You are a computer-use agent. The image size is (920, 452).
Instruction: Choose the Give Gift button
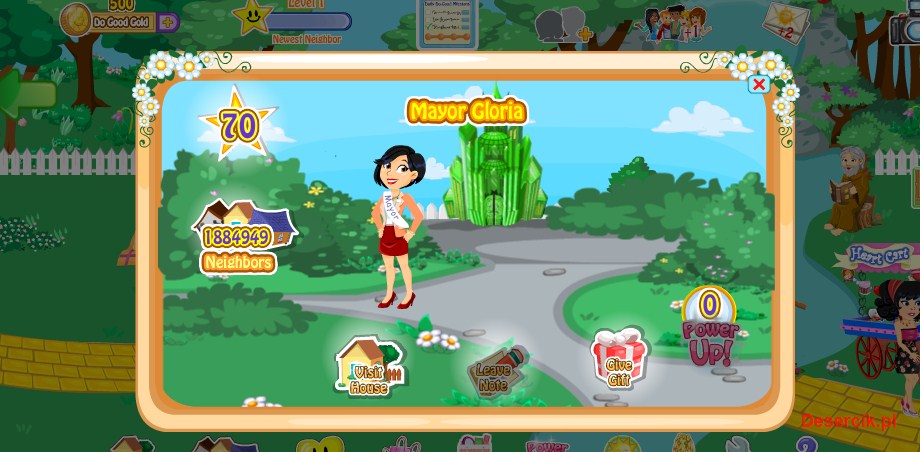click(620, 358)
